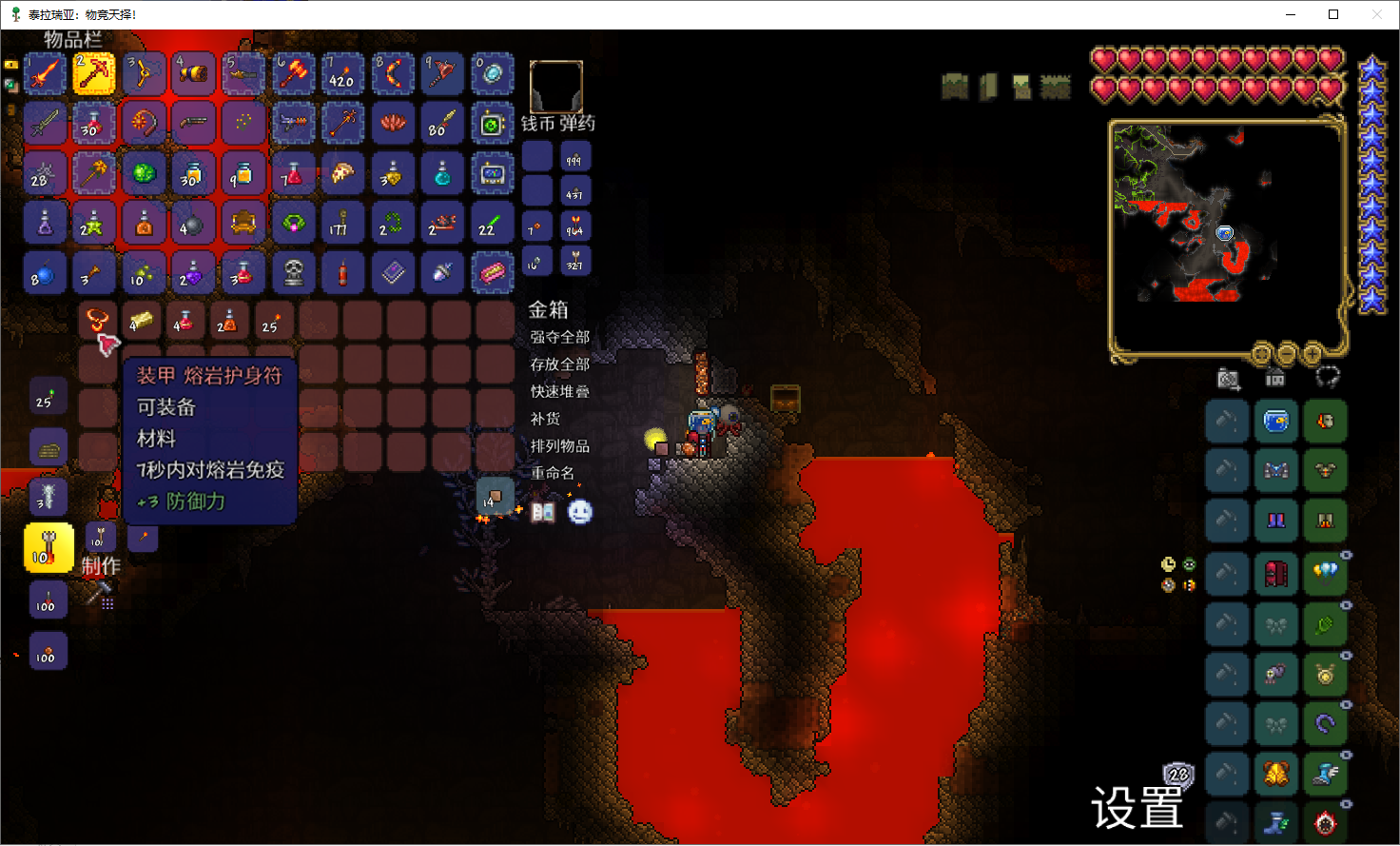The image size is (1400, 846).
Task: Select the fiery sword in hotbar slot 1
Action: click(45, 74)
